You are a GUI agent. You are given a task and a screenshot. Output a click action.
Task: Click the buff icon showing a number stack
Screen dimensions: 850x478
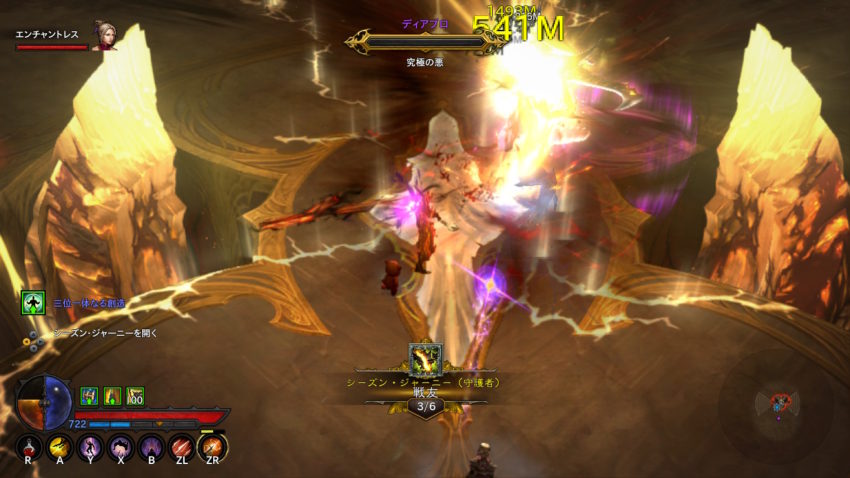(x=135, y=395)
